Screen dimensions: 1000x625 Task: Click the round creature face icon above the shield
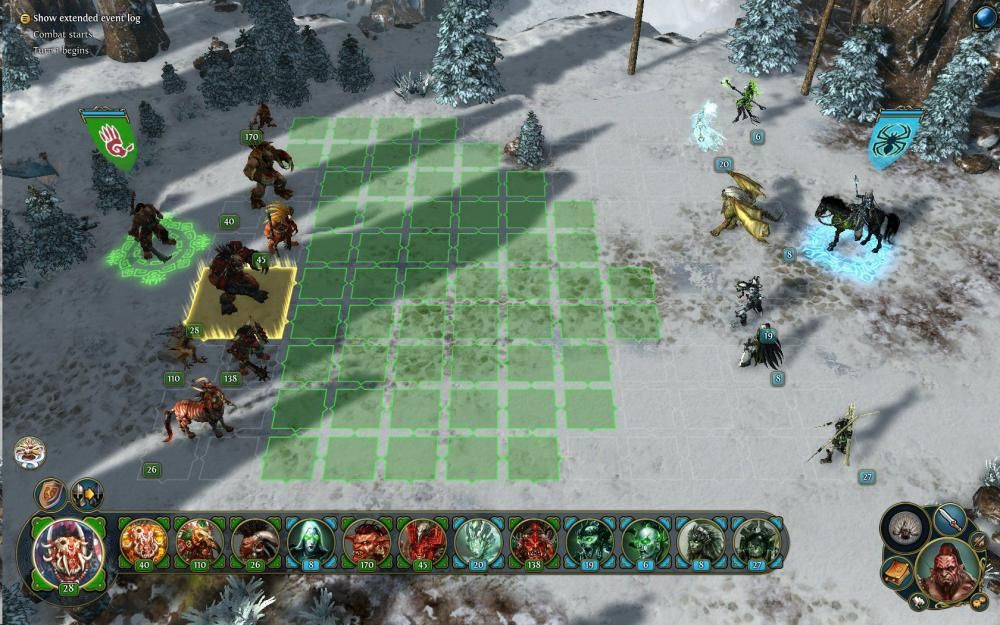click(x=30, y=452)
